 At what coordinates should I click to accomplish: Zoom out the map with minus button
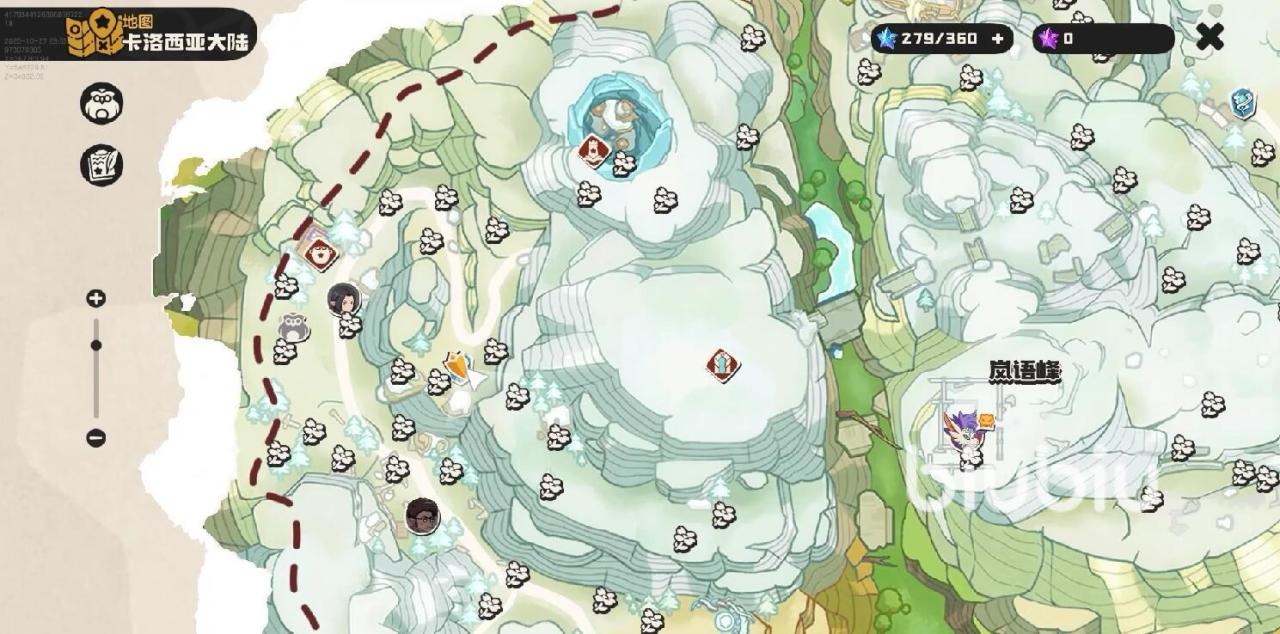pos(96,437)
